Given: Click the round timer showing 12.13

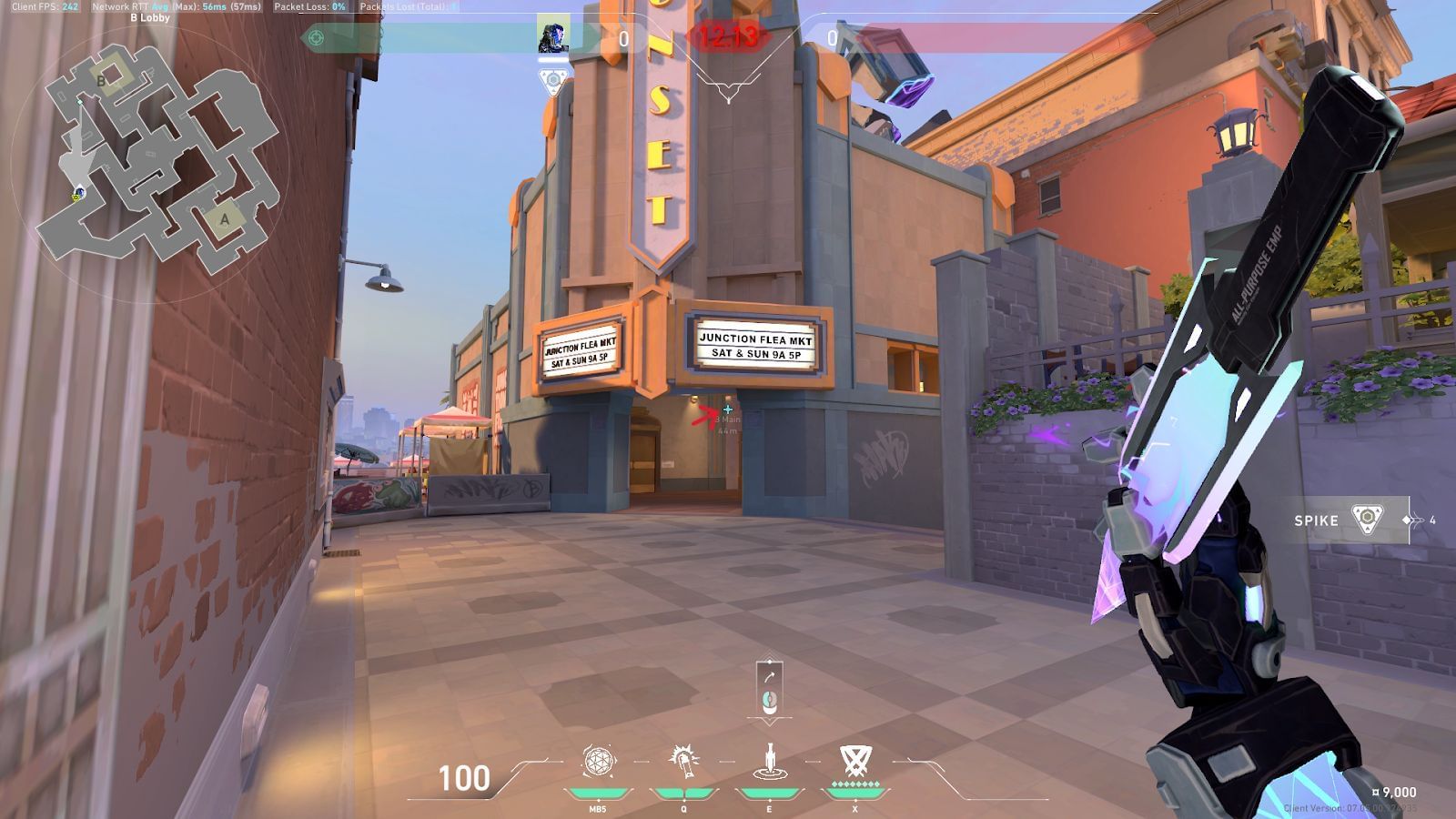Looking at the screenshot, I should pos(728,35).
